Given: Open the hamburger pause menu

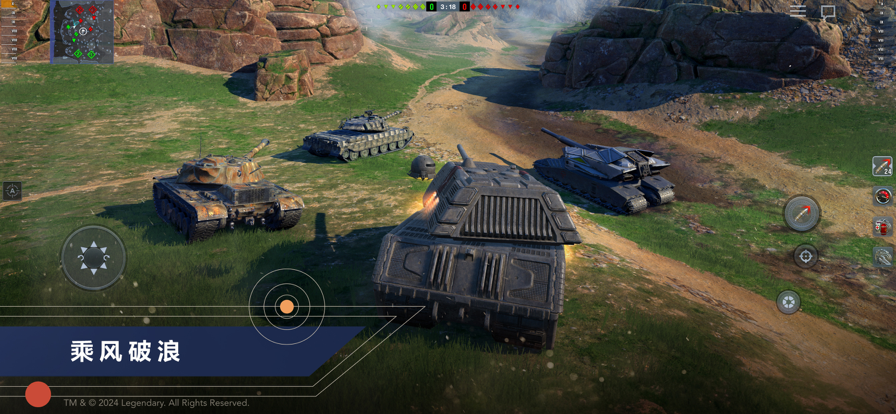Looking at the screenshot, I should [x=798, y=11].
